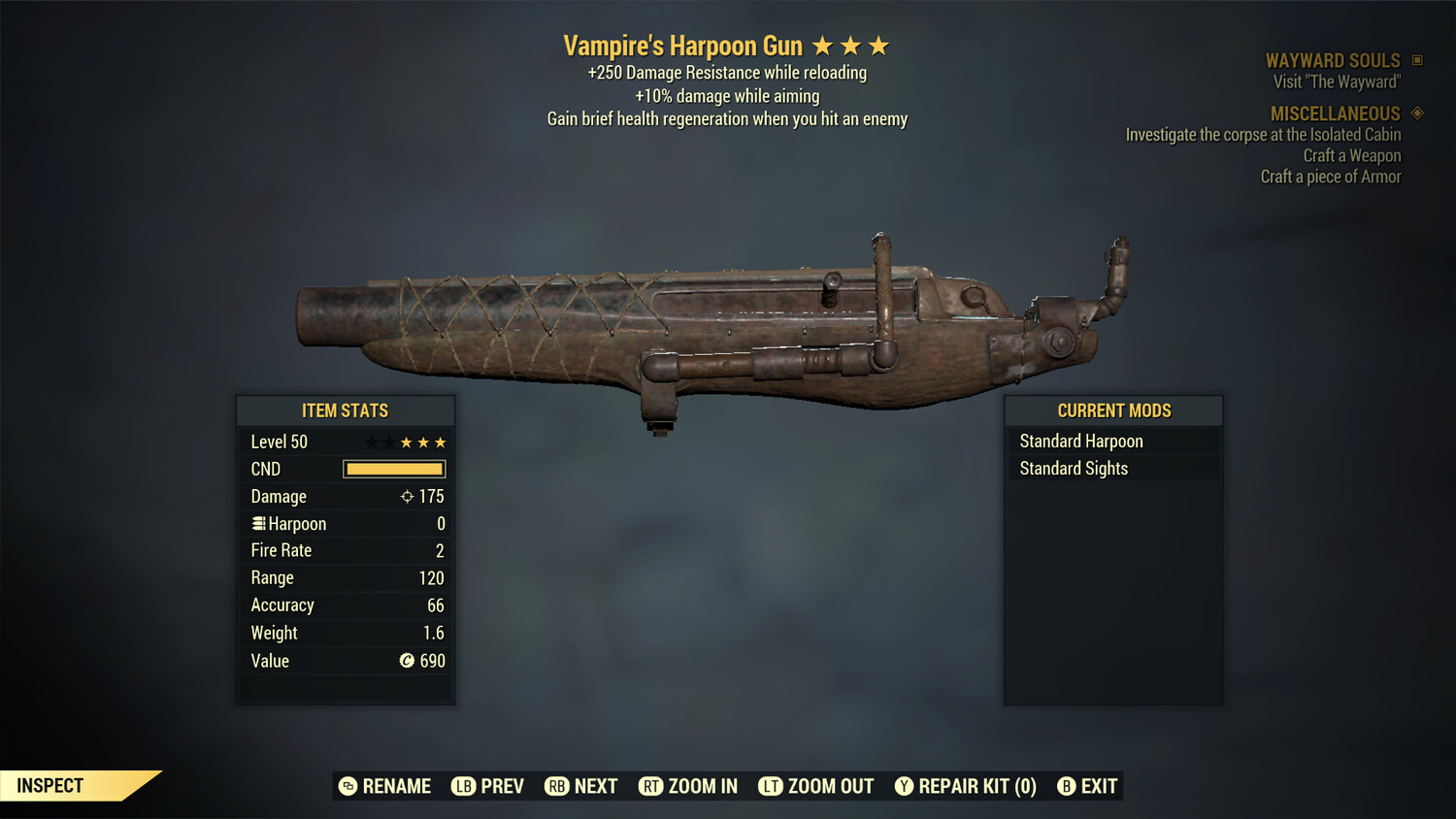Collapse the Wayward Souls quest entry
This screenshot has height=819, width=1456.
coord(1334,60)
